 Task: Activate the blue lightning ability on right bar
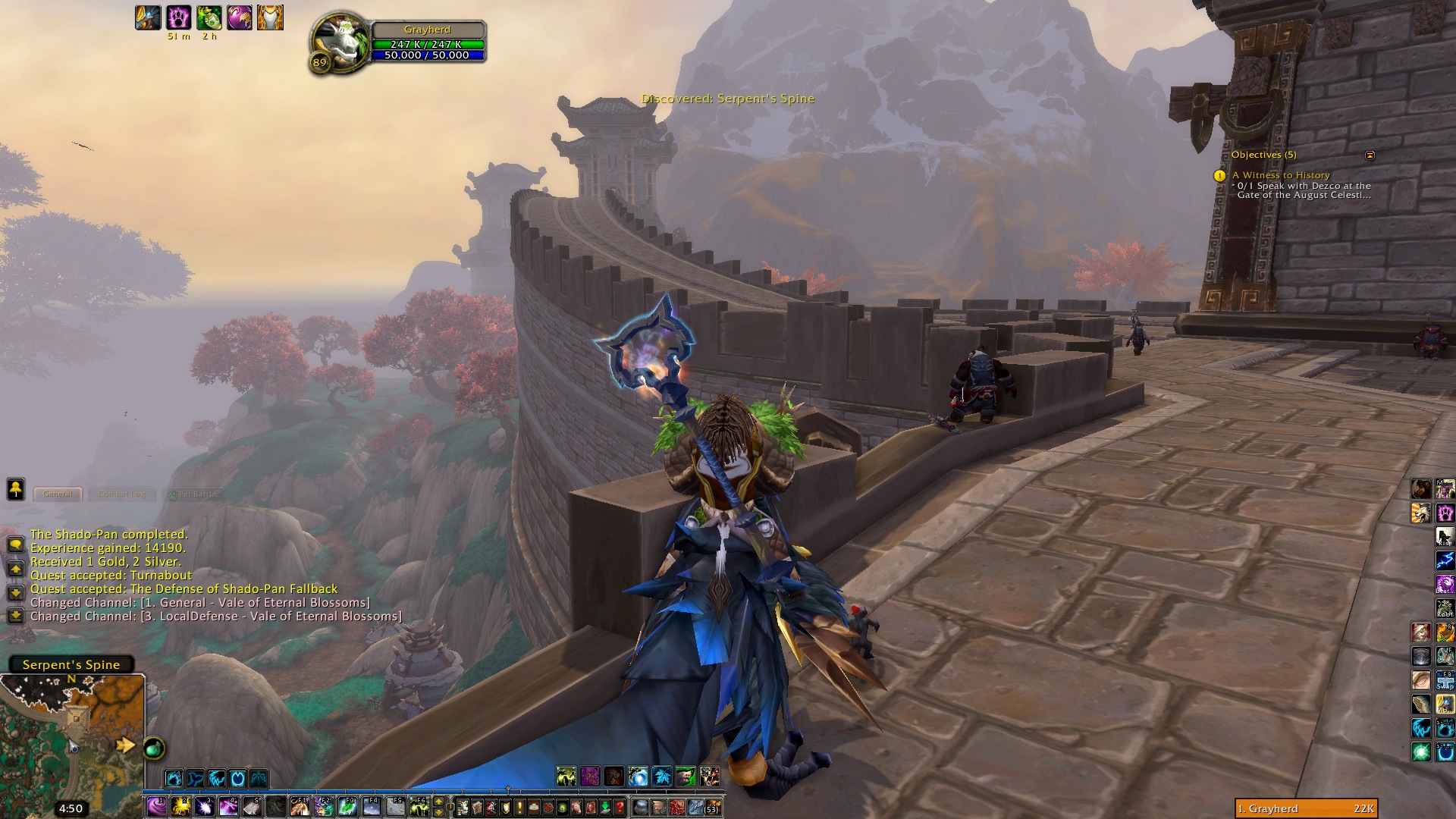tap(1444, 560)
